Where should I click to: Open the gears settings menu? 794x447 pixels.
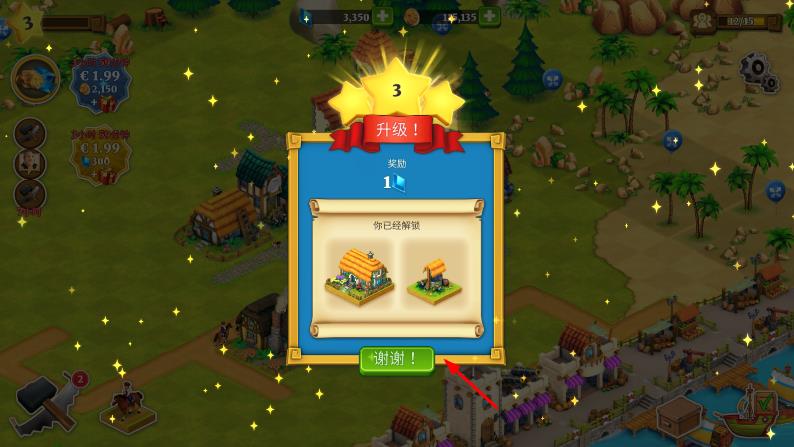pyautogui.click(x=758, y=71)
